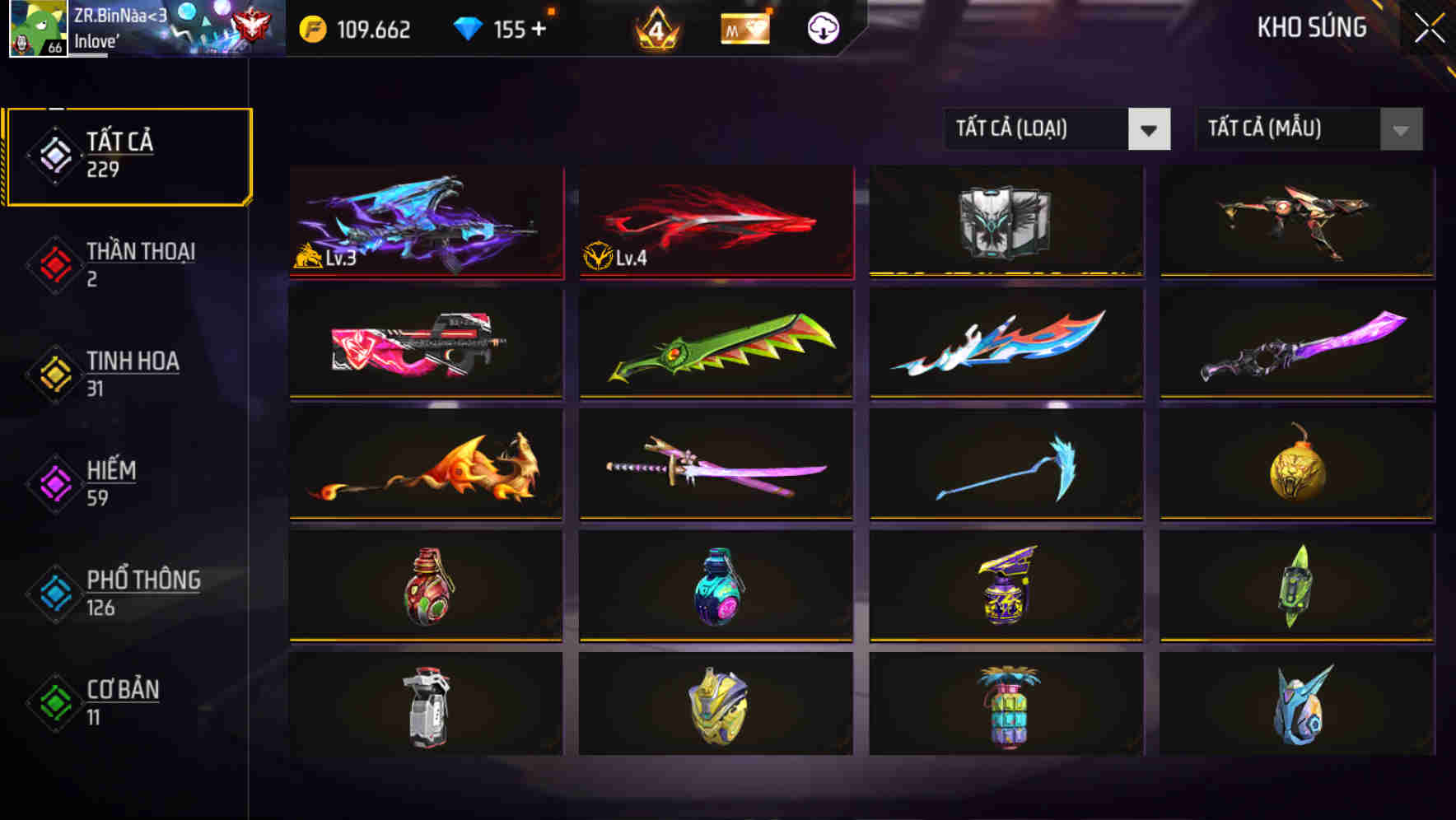This screenshot has height=820, width=1456.
Task: Select the pink katana skin thumbnail
Action: [x=715, y=466]
